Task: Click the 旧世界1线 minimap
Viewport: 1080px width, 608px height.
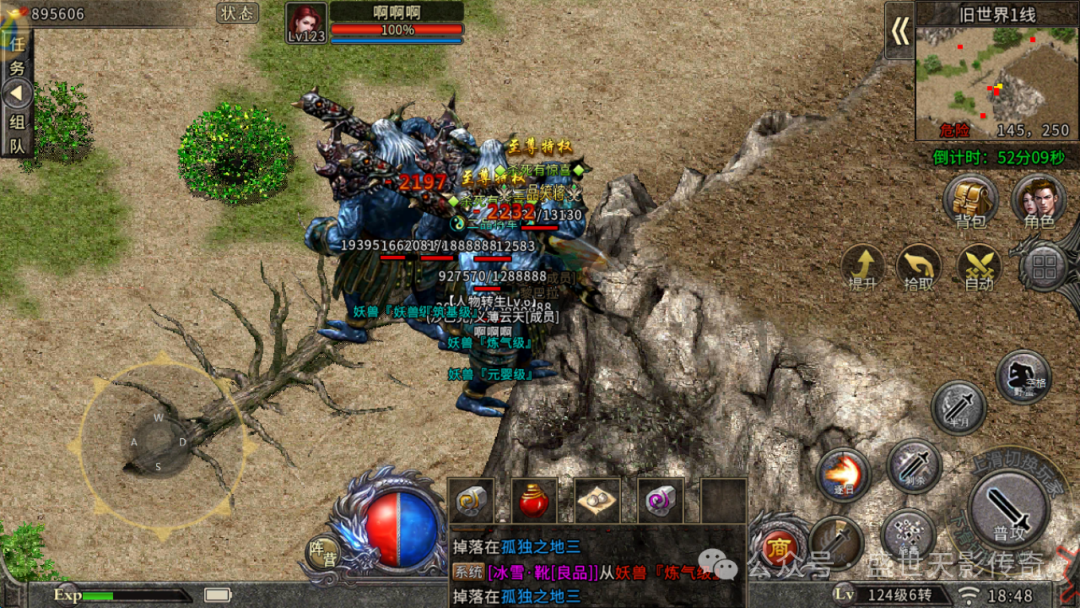Action: pyautogui.click(x=996, y=82)
